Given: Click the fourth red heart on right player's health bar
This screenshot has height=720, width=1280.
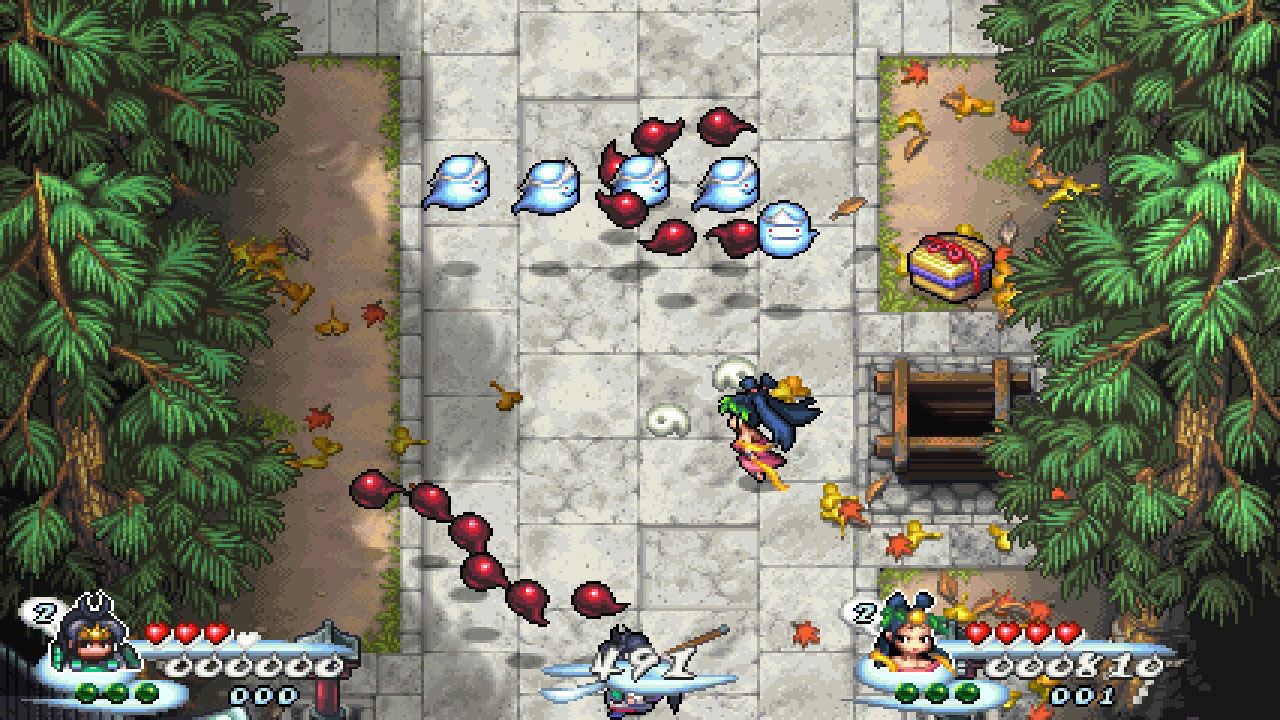Looking at the screenshot, I should pyautogui.click(x=1066, y=630).
